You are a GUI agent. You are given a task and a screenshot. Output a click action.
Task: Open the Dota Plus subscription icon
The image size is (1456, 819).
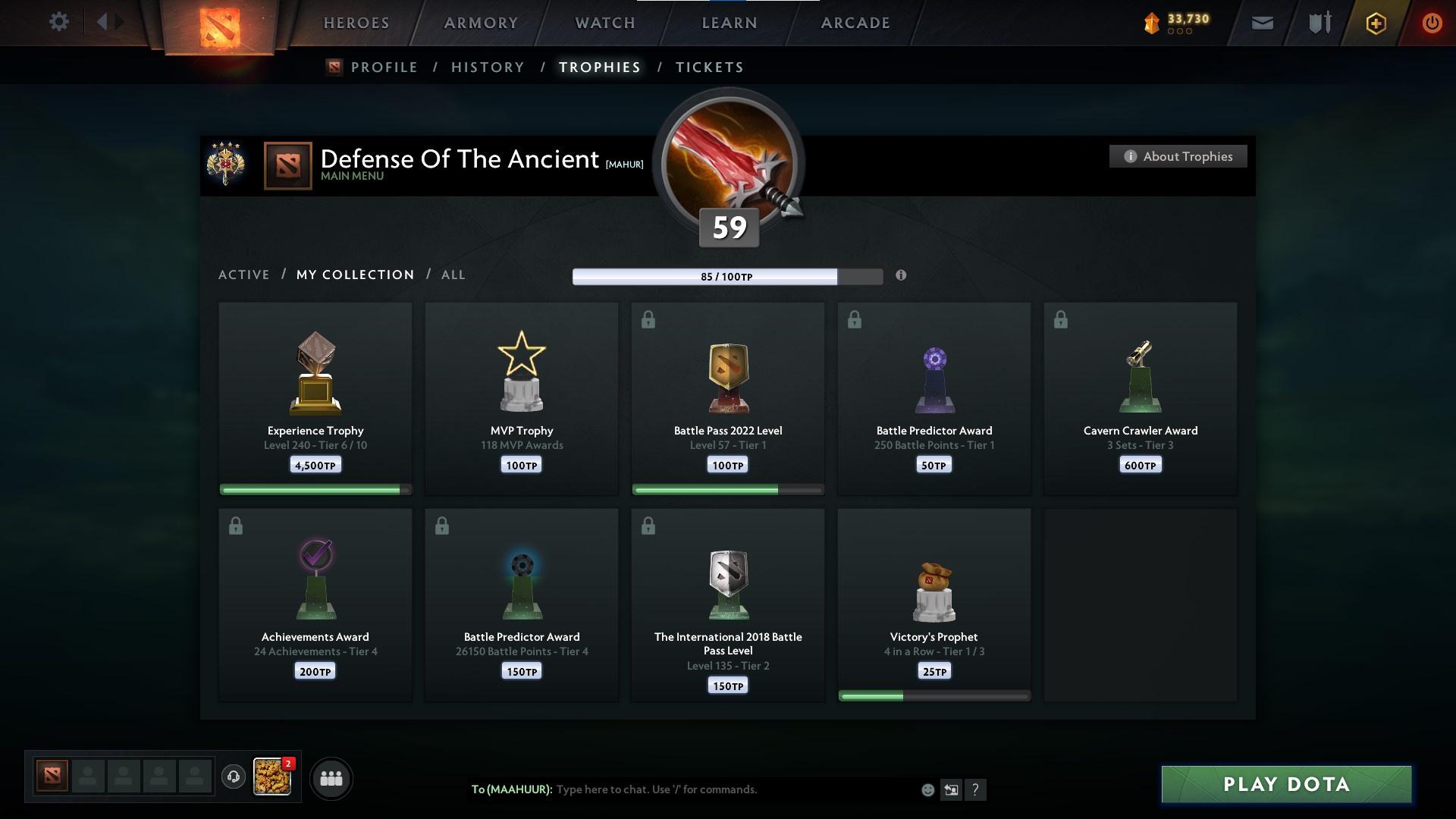click(x=1375, y=23)
